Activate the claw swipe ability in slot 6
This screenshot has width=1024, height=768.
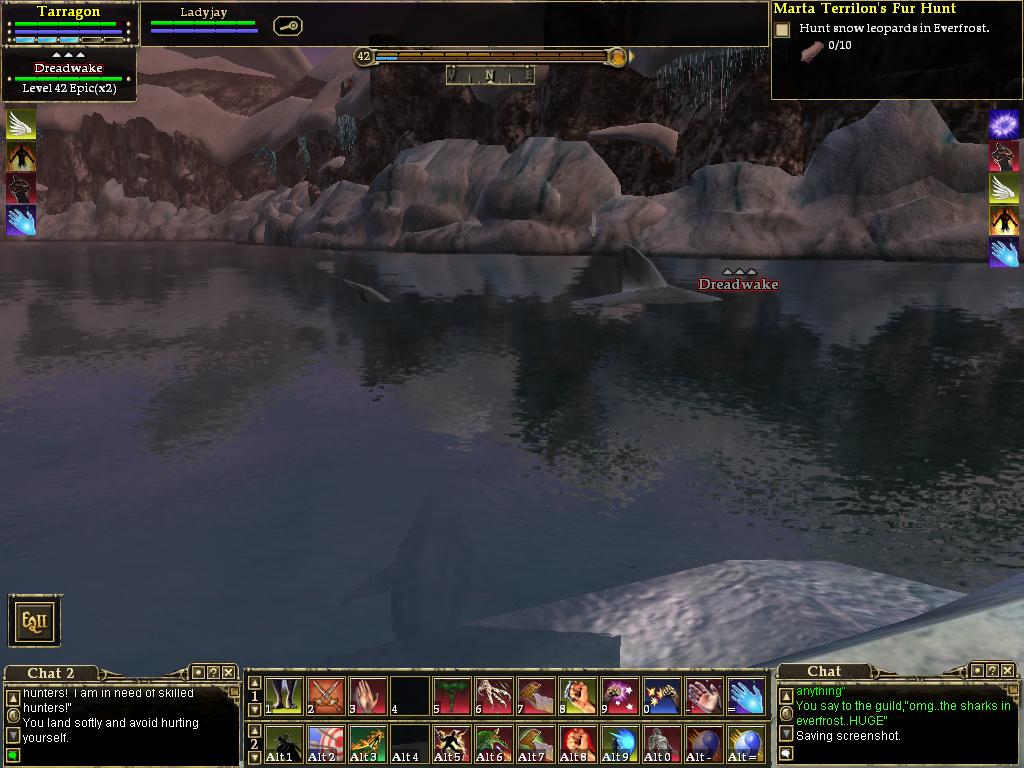(494, 696)
